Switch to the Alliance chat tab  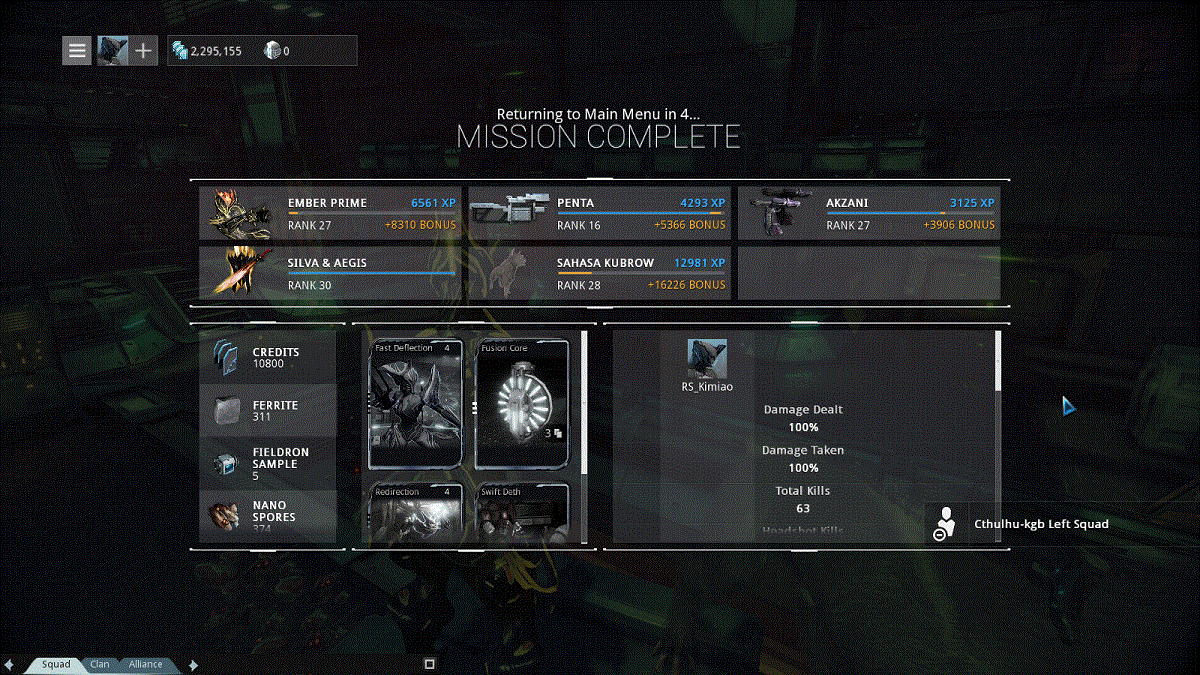click(145, 664)
